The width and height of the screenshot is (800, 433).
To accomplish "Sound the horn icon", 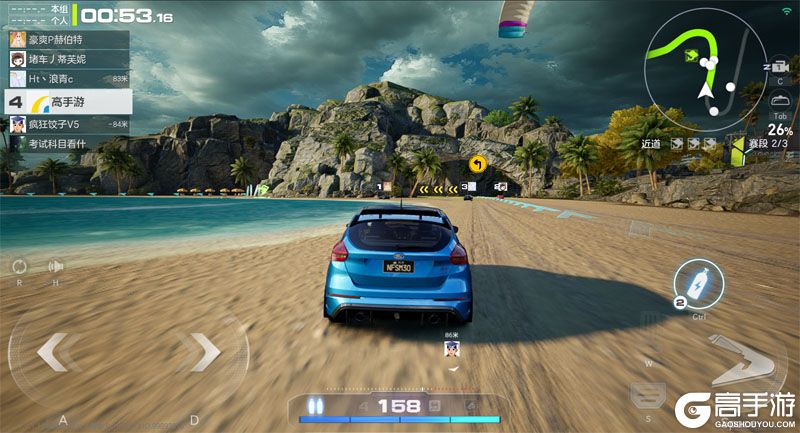I will [55, 266].
